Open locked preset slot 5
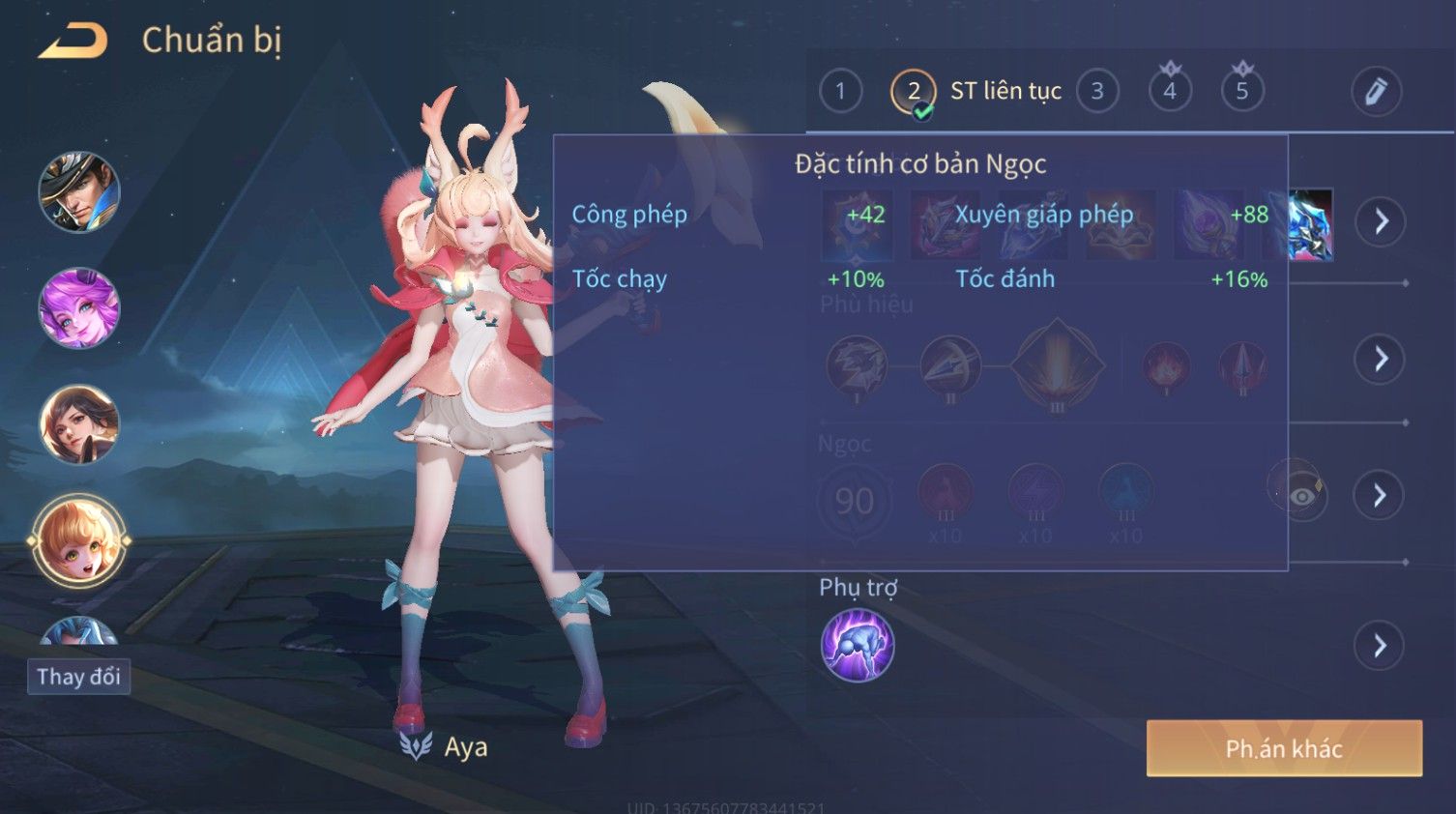1456x814 pixels. [1242, 92]
